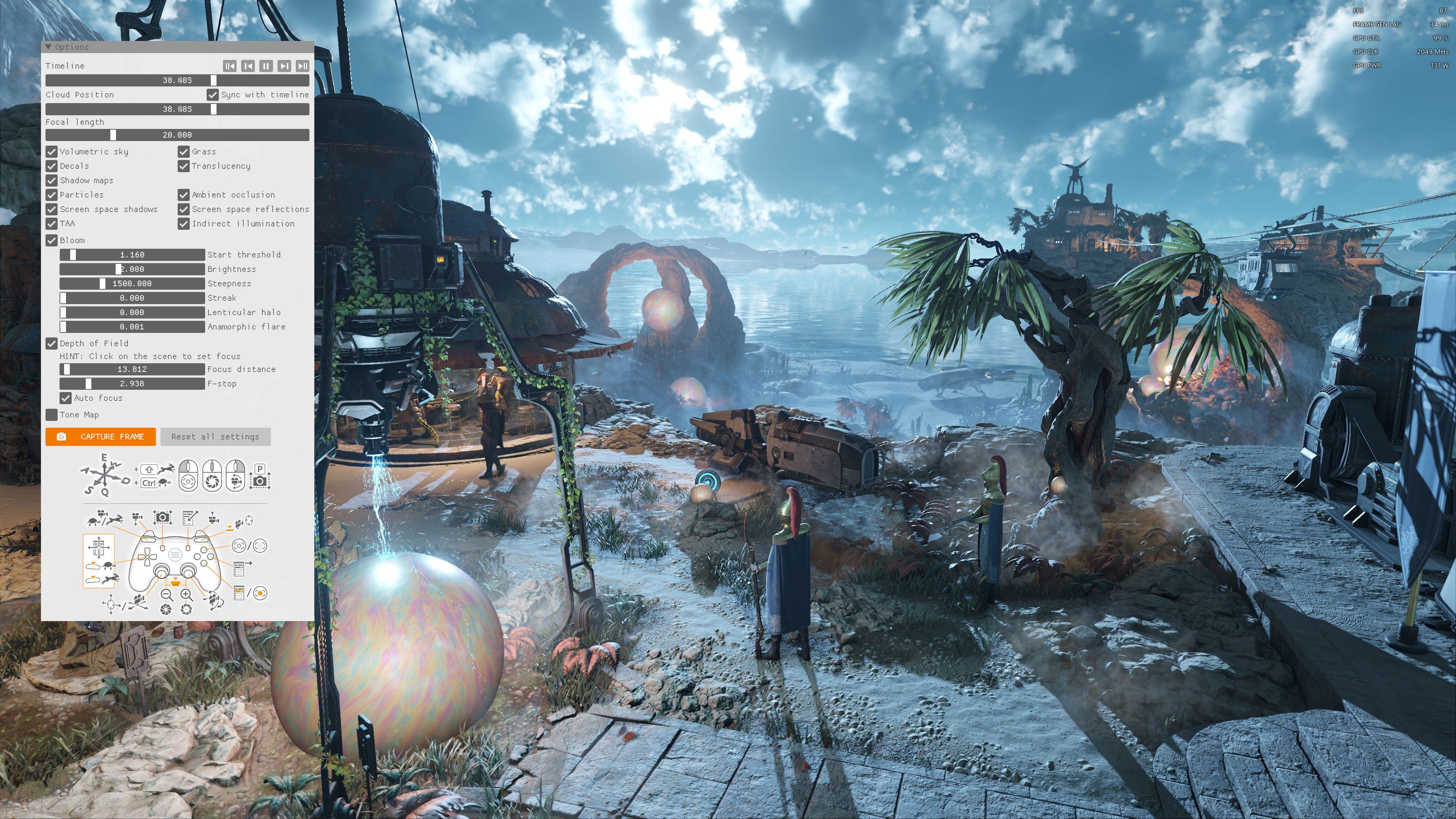
Task: Toggle Ambient occlusion off
Action: click(x=183, y=195)
